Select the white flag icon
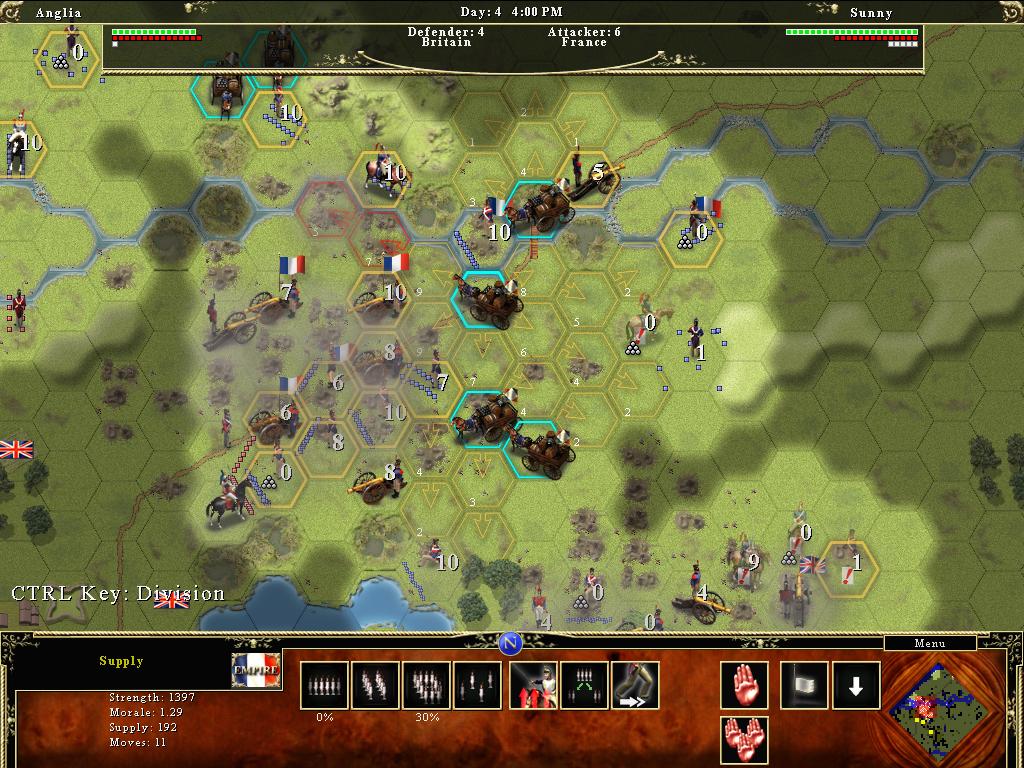The image size is (1024, 768). point(805,685)
